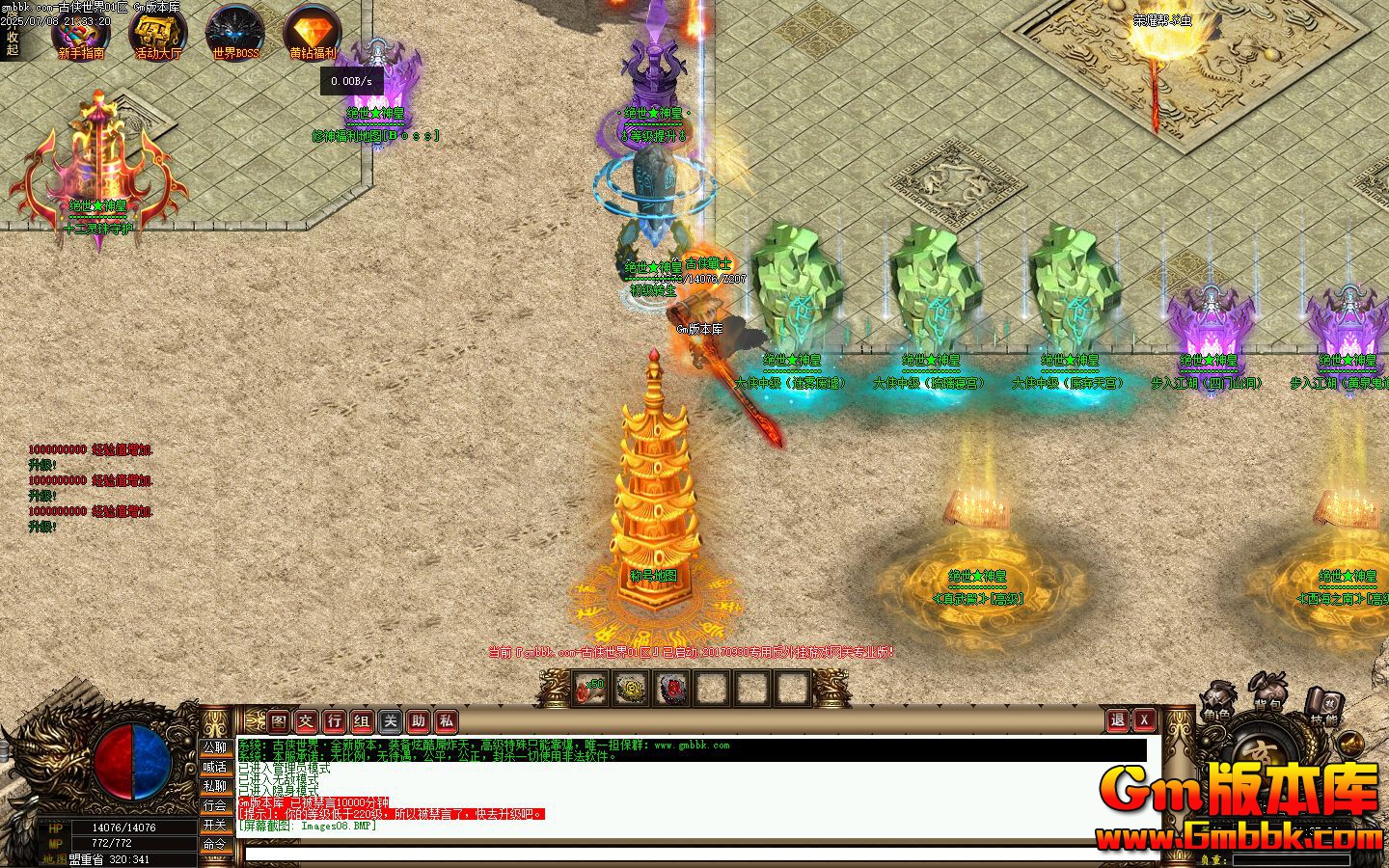Viewport: 1389px width, 868px height.
Task: Click the 组 group button
Action: (363, 720)
